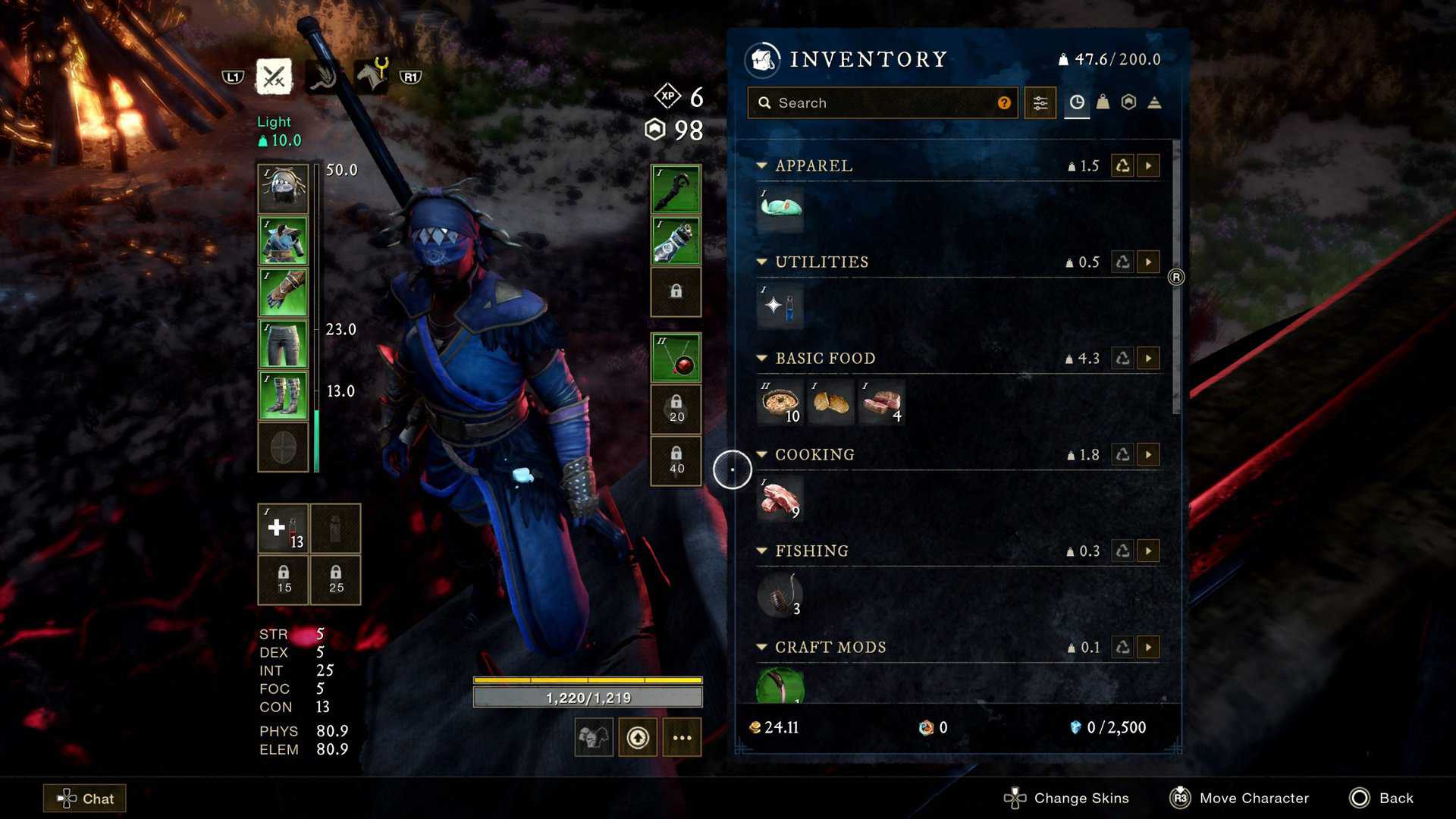Toggle the character upgrade arrow button
Screen dimensions: 1456x819
pos(638,736)
